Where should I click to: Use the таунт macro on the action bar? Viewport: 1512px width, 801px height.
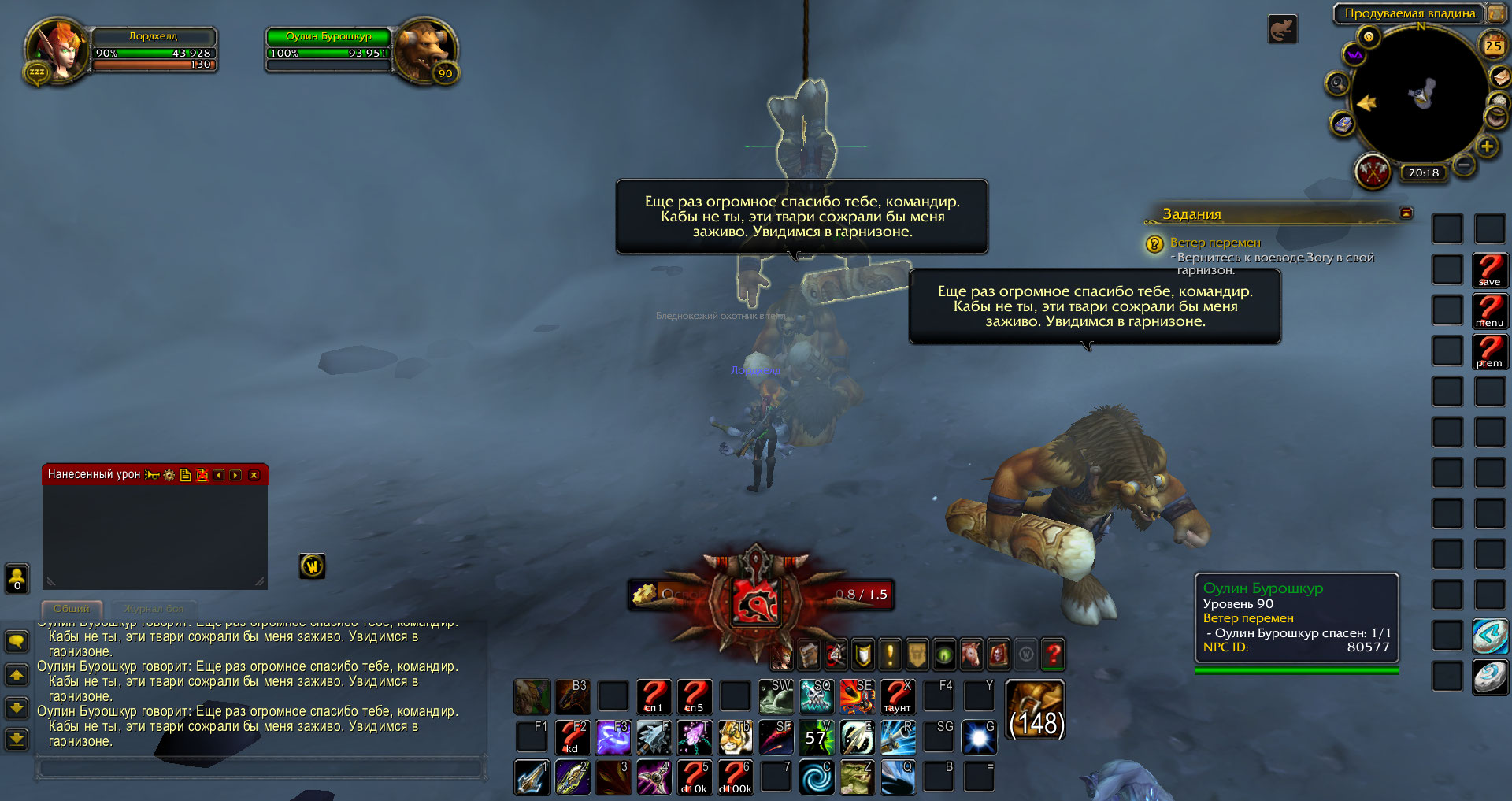click(x=897, y=696)
